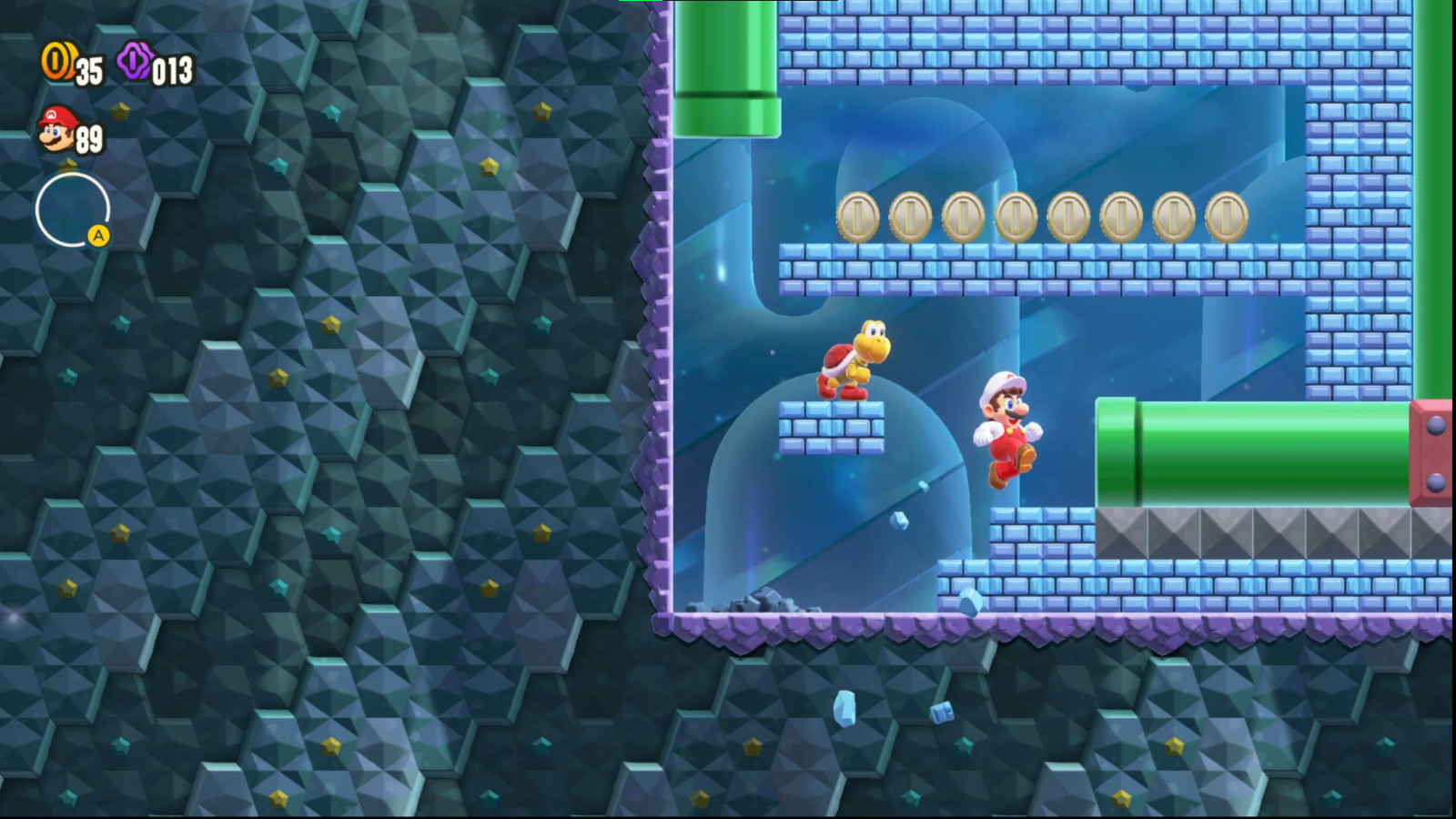Select the rightmost coin in the row
1456x819 pixels.
click(x=1227, y=218)
